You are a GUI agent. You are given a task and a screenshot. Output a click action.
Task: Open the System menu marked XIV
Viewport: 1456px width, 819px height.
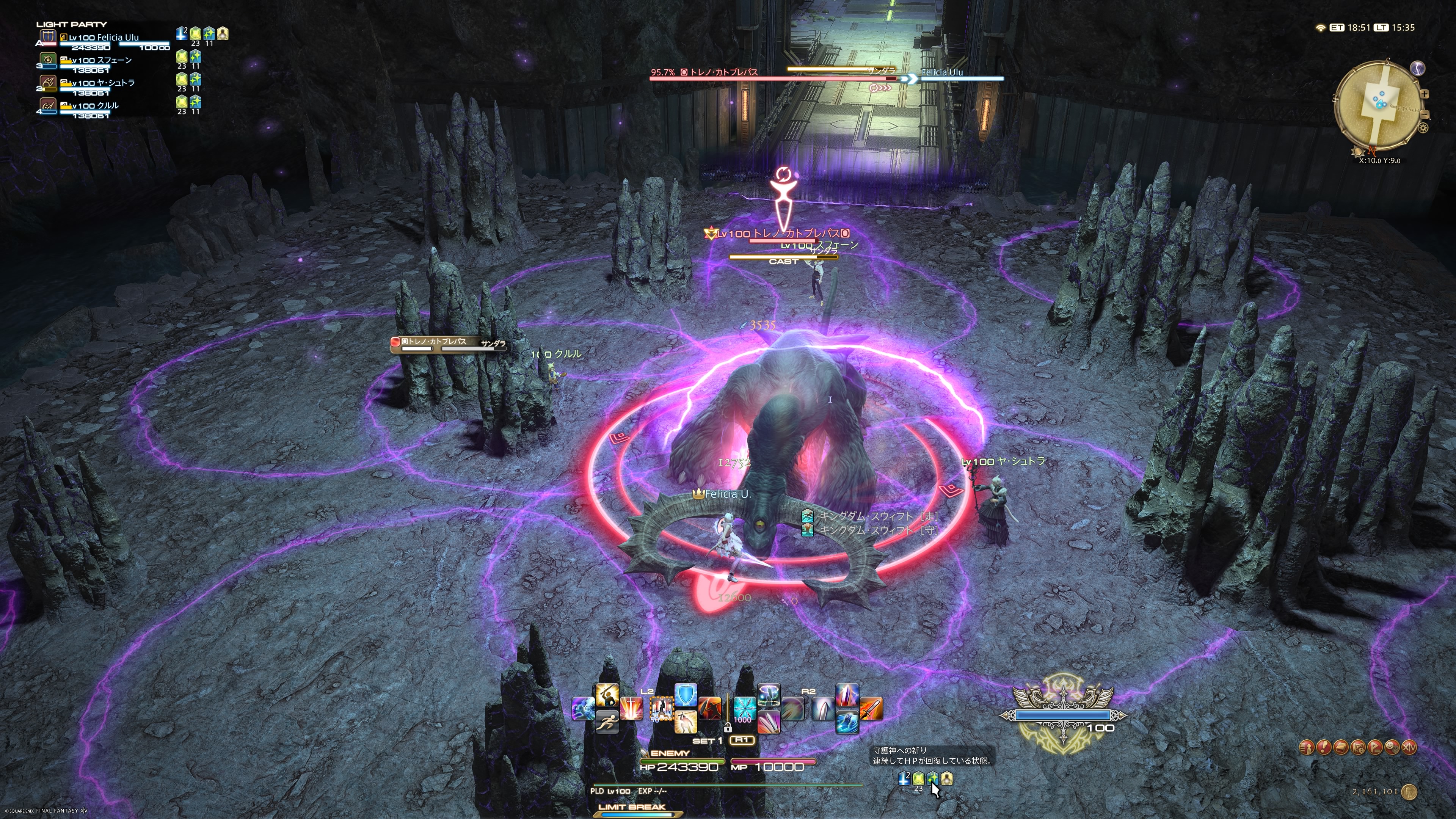1410,748
